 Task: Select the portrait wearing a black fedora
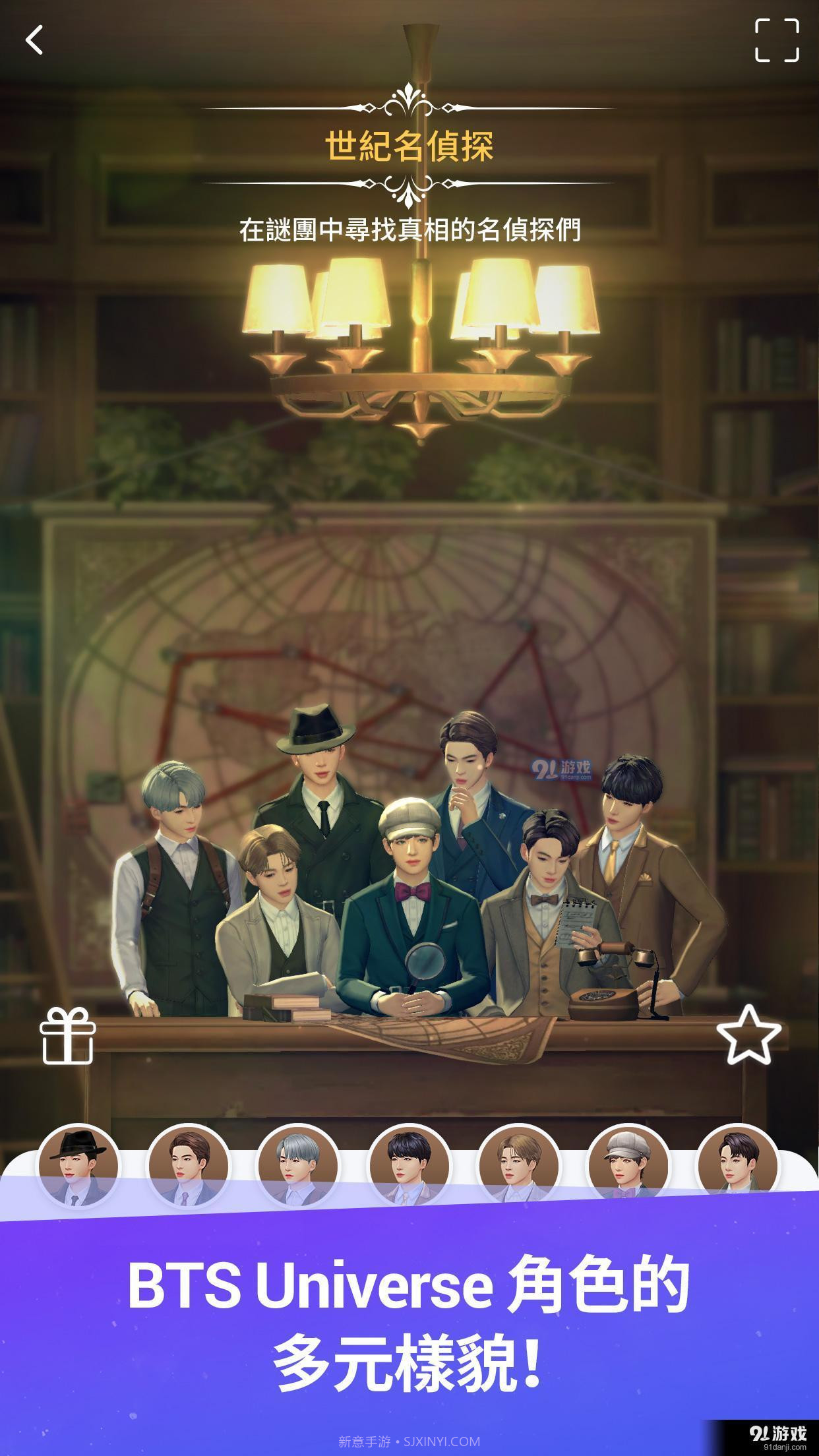click(x=78, y=1167)
